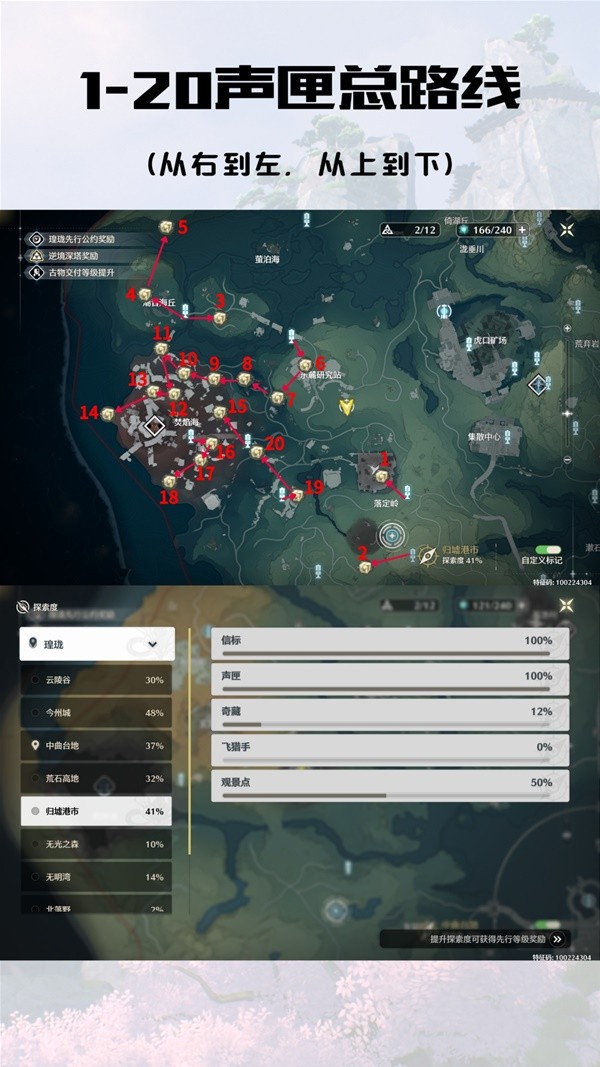
Task: Select 云陵谷 in the area list
Action: 97,680
